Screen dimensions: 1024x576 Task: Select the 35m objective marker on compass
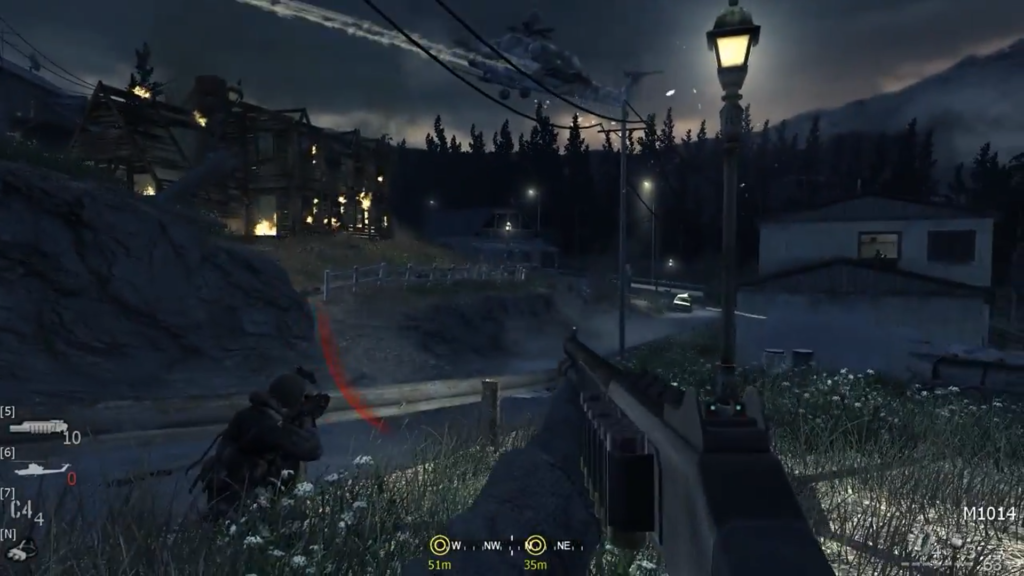tap(535, 545)
